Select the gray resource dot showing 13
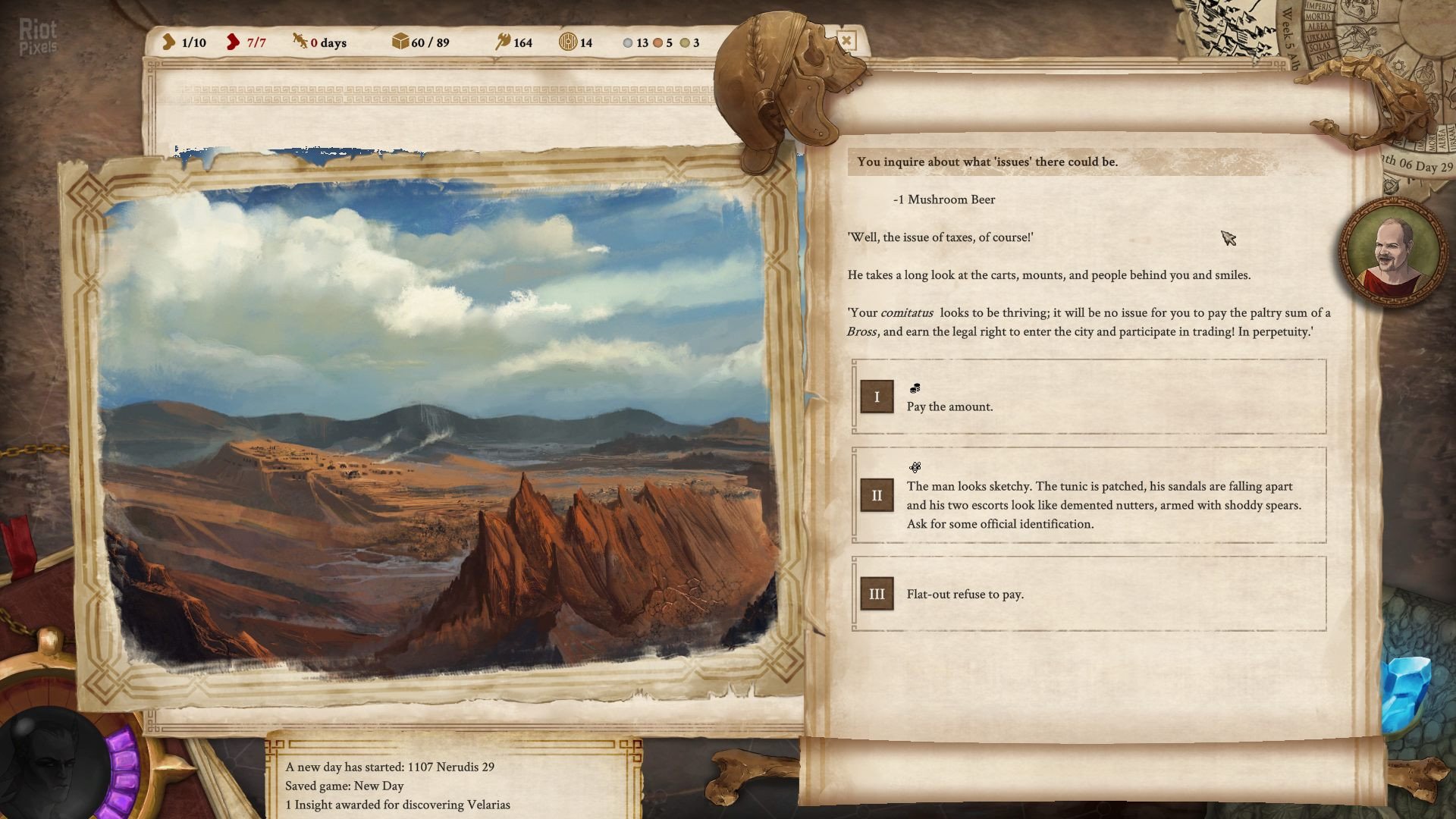The image size is (1456, 819). point(627,43)
